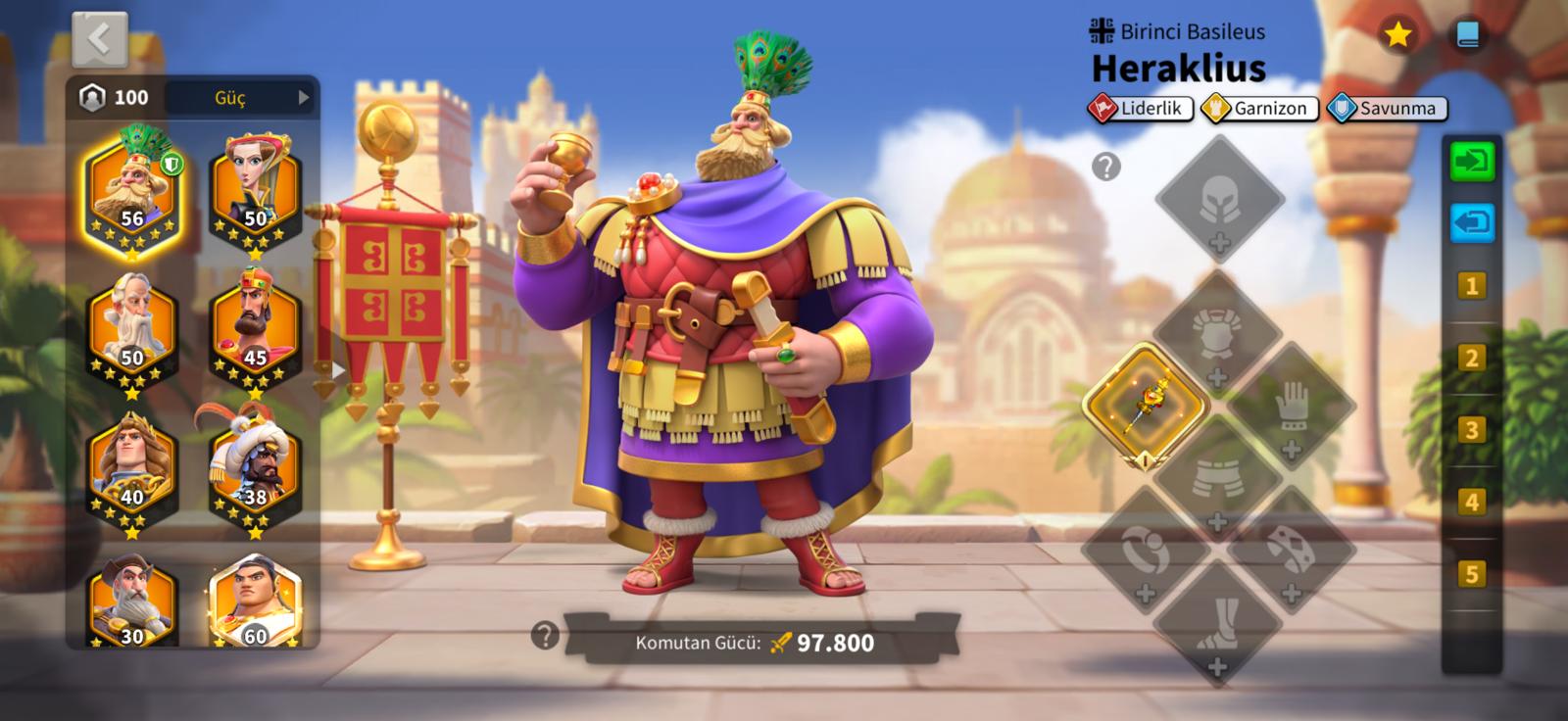Go back with the arrow button
This screenshot has height=721, width=1568.
[99, 40]
